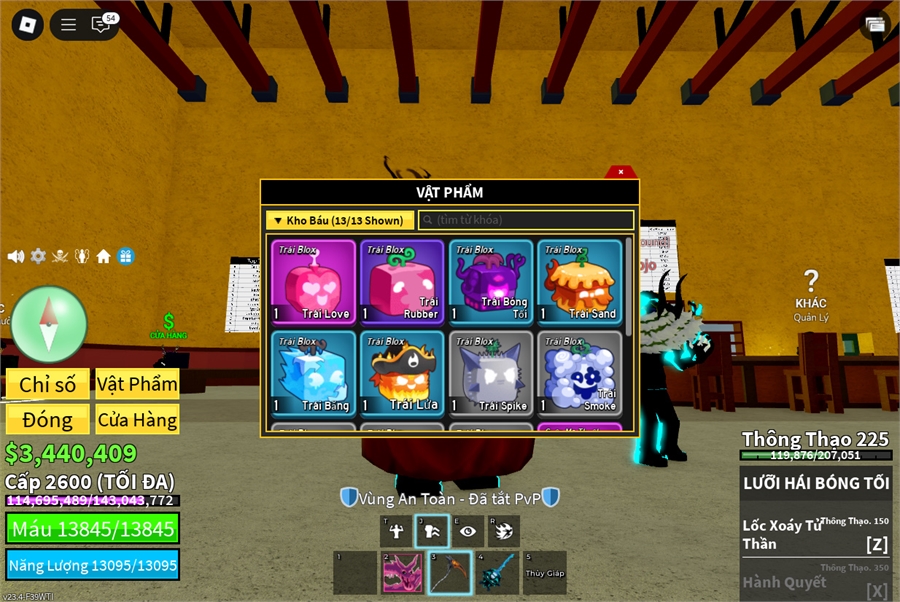This screenshot has width=900, height=602.
Task: Open the Cửa Hàng shop
Action: tap(138, 419)
